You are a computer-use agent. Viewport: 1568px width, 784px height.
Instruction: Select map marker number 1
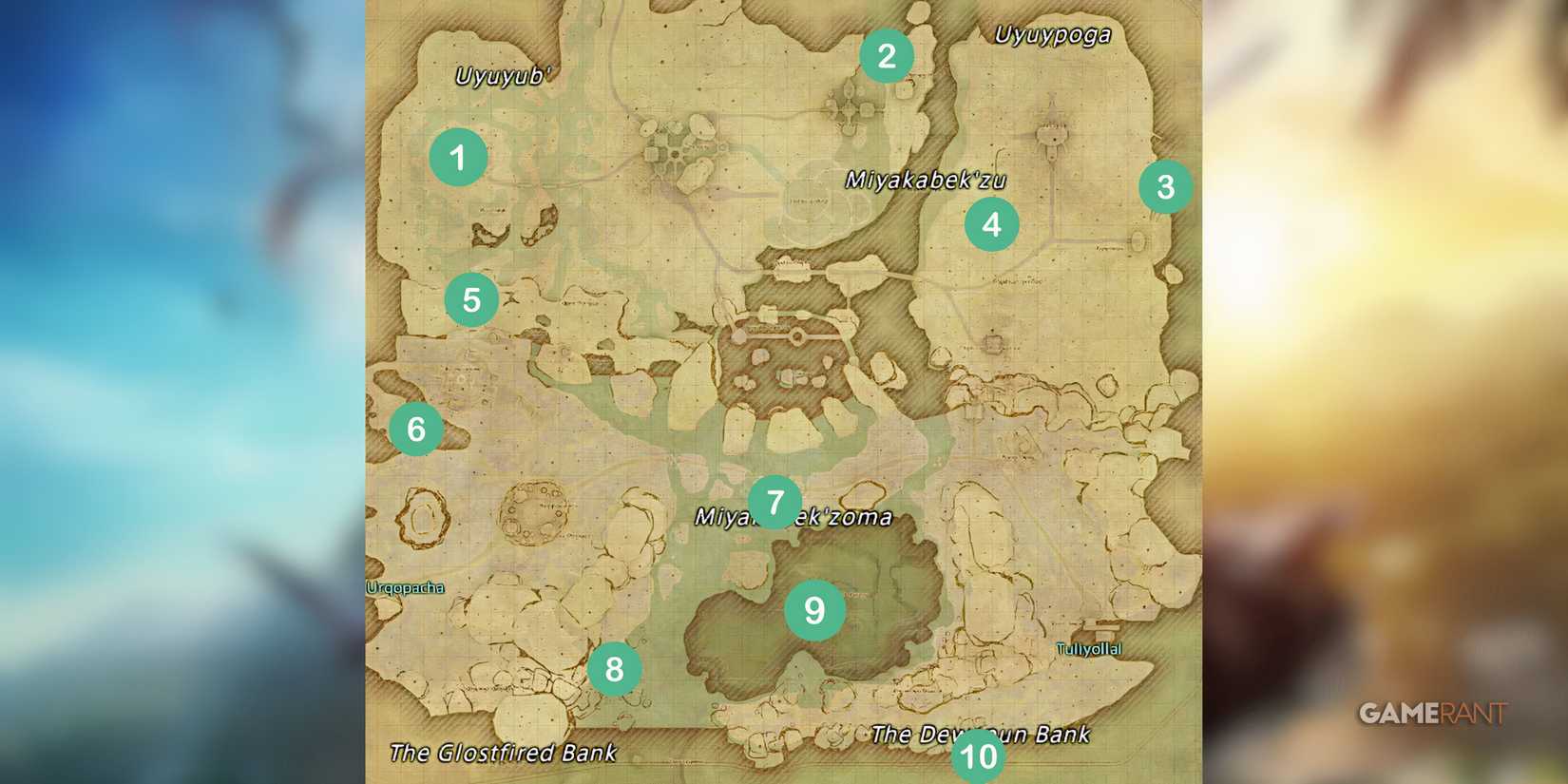point(457,157)
